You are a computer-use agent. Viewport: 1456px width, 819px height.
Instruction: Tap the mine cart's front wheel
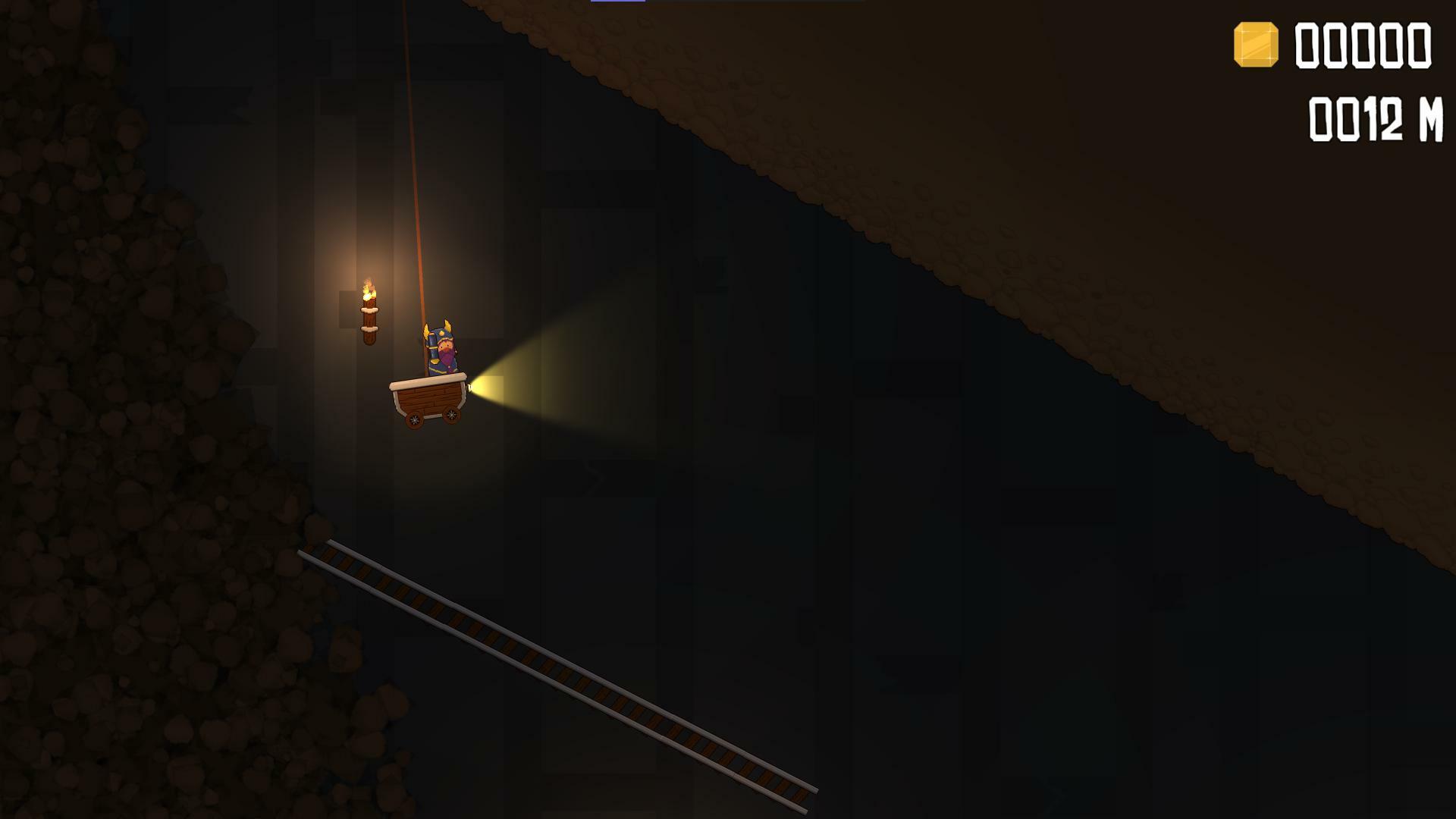coord(451,416)
